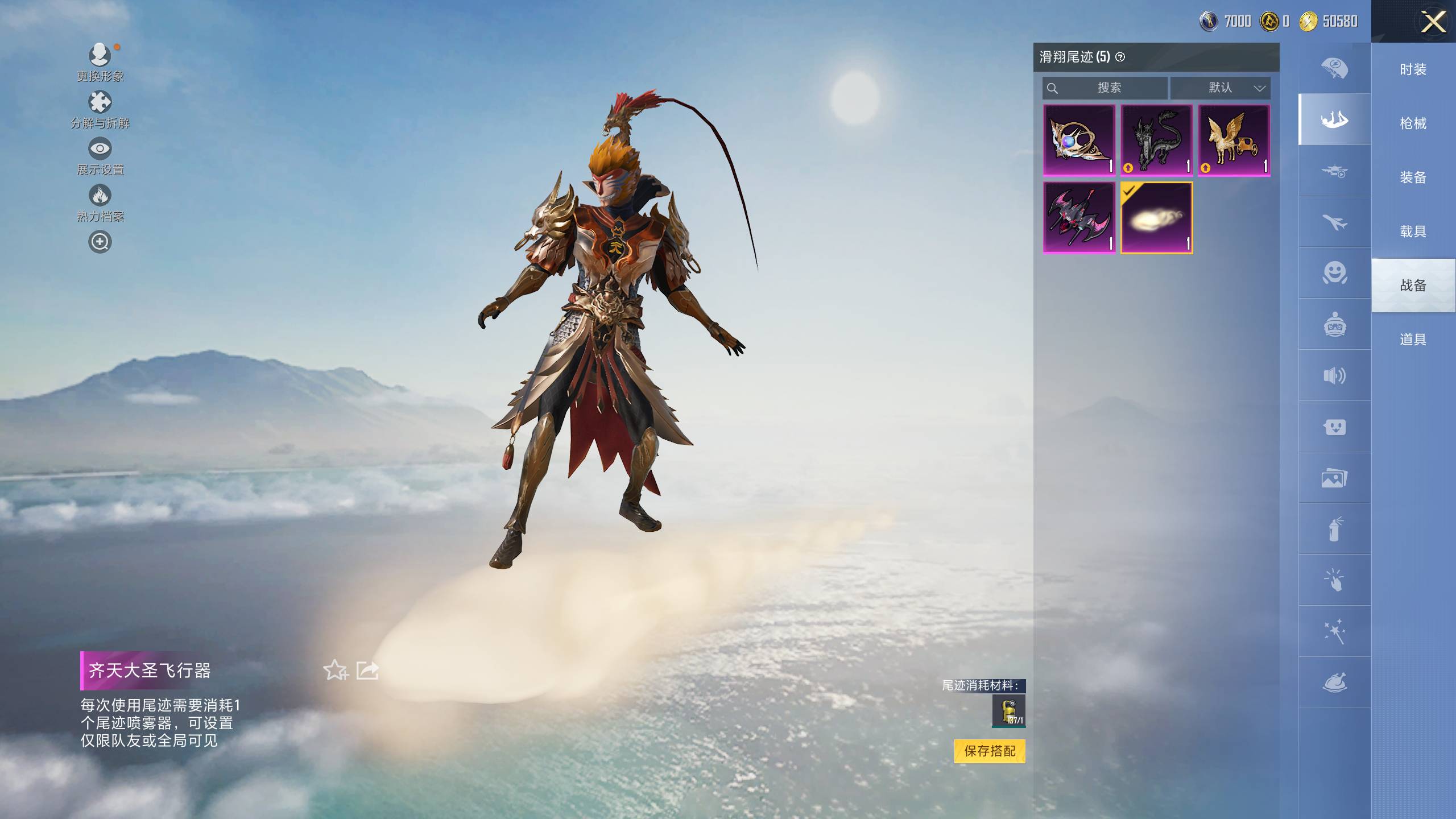Viewport: 1456px width, 819px height.
Task: Close the inventory screen with X
Action: pos(1433,23)
